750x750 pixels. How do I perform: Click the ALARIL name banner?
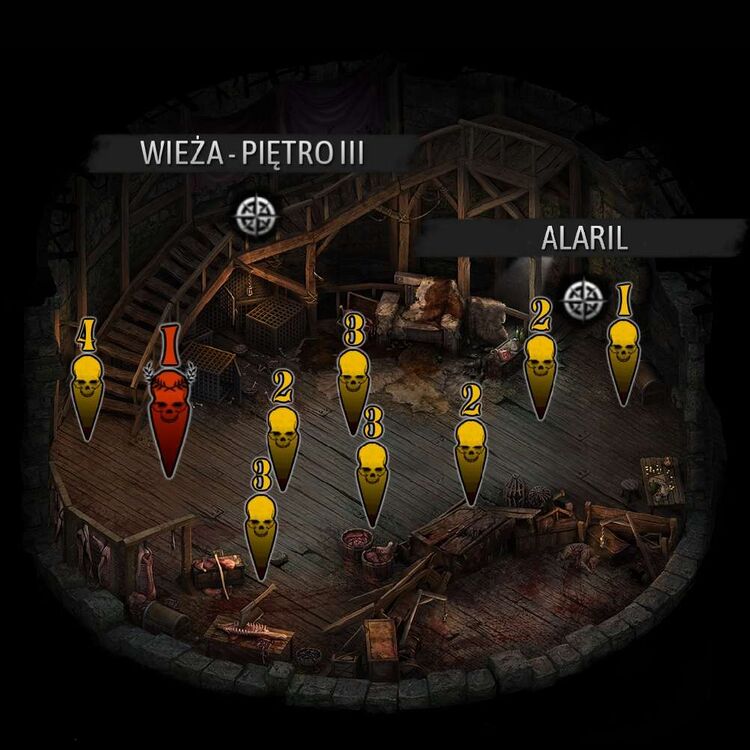[x=570, y=240]
